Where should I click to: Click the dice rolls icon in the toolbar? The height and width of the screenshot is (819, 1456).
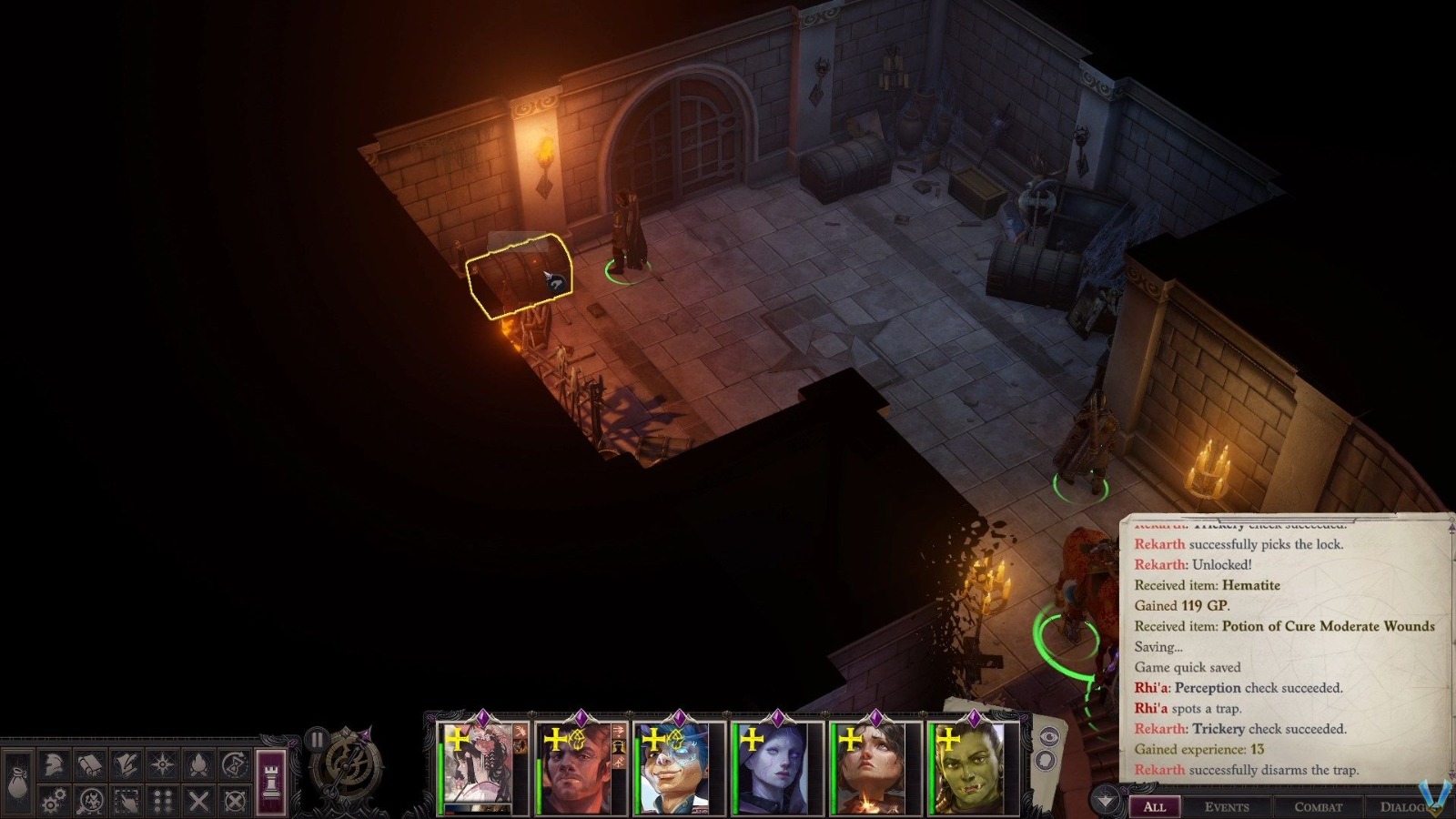point(161,801)
